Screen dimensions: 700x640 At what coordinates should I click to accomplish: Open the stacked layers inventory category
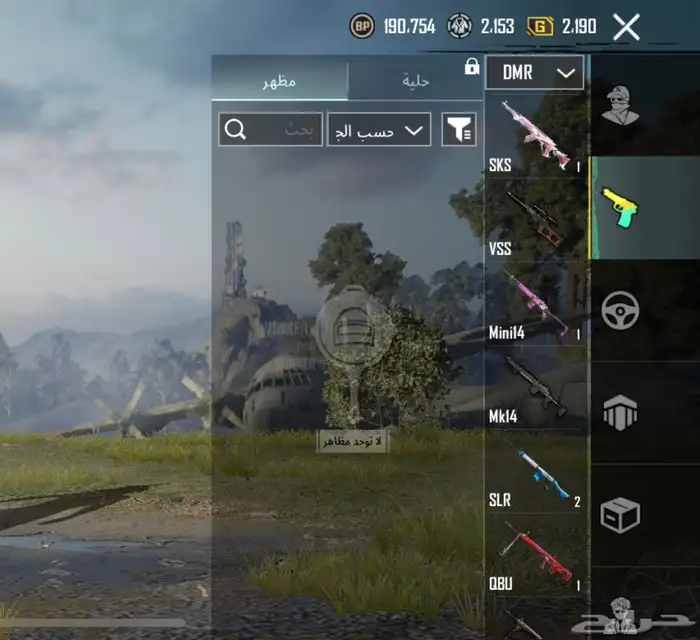(x=621, y=412)
